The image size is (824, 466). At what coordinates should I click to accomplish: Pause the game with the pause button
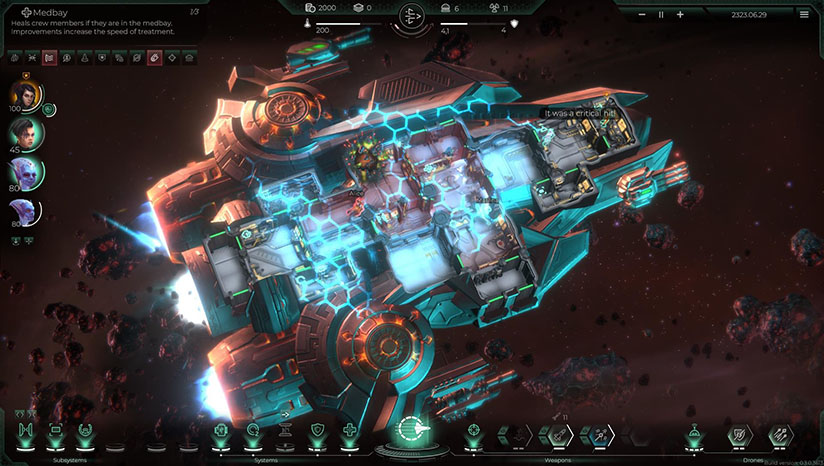tap(660, 14)
